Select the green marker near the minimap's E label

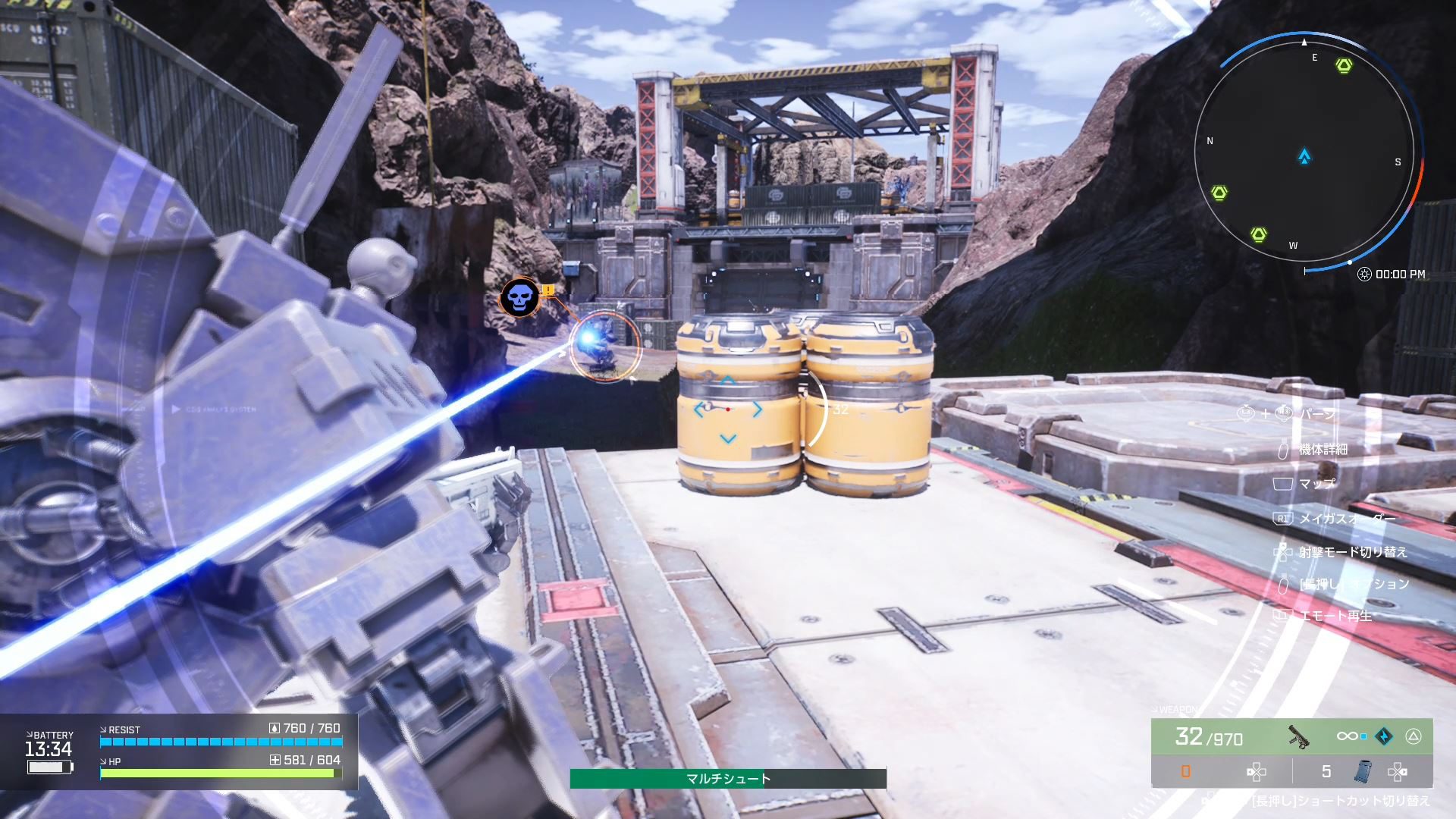click(1344, 66)
